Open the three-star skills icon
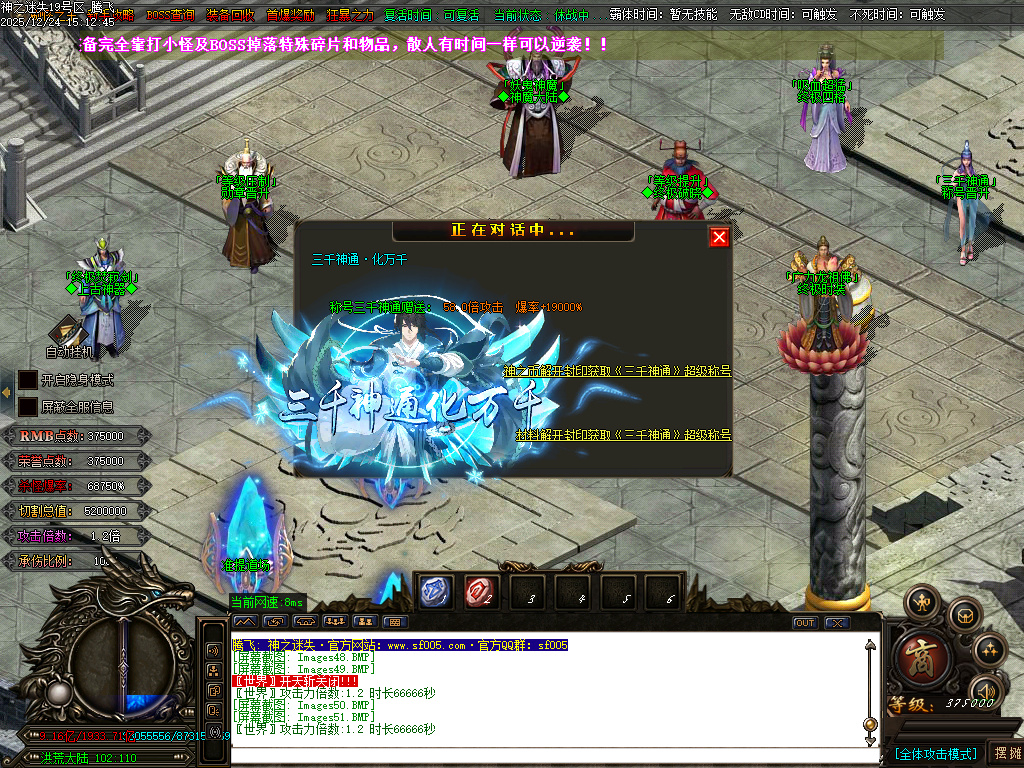 990,650
